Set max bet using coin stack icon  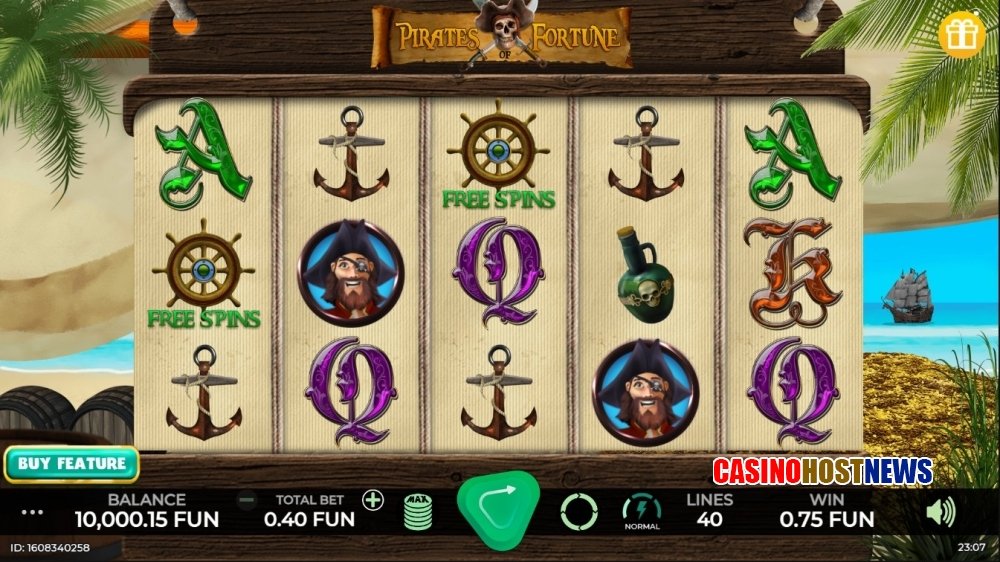point(419,511)
